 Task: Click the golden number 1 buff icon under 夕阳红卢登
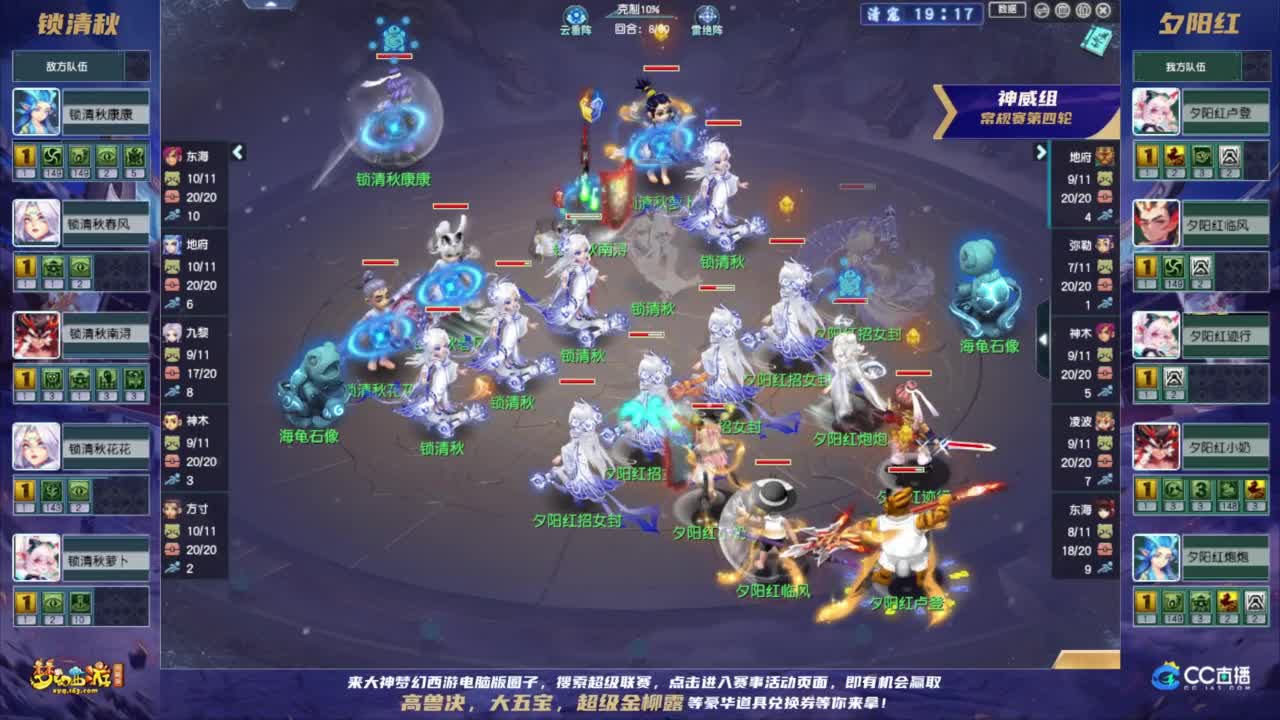tap(1147, 156)
